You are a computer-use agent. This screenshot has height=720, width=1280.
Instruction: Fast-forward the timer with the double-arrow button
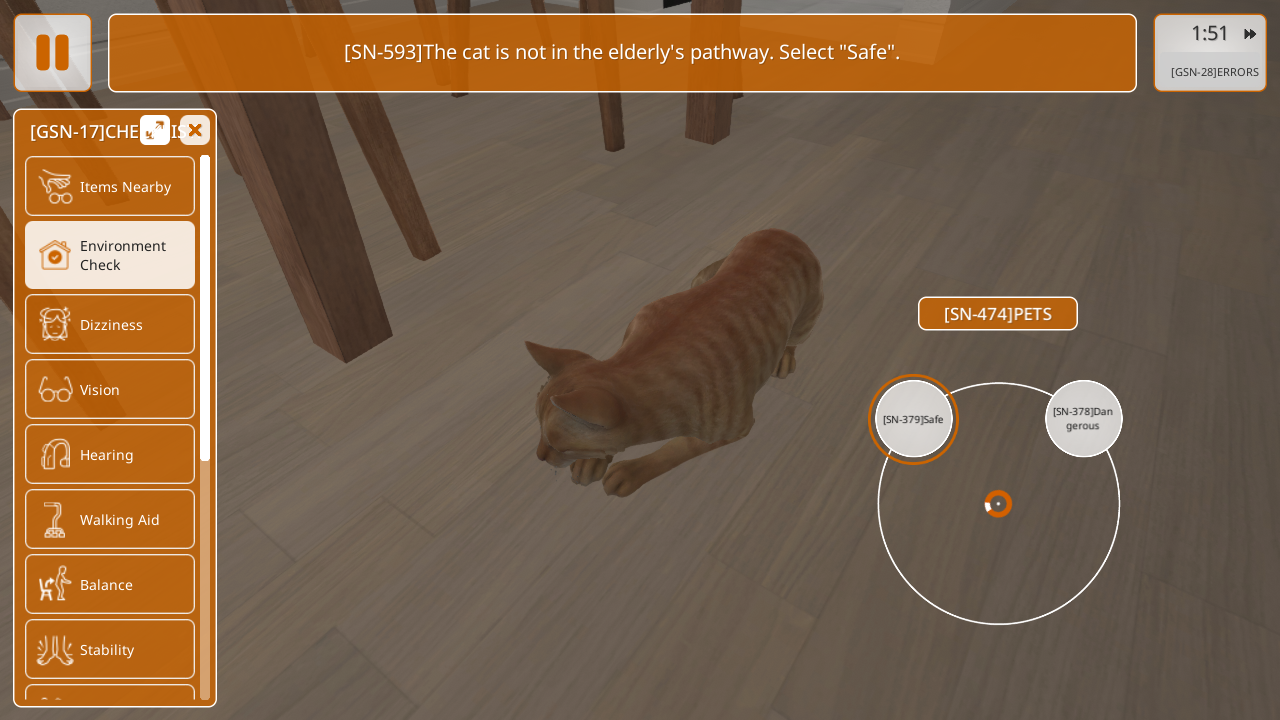(1250, 34)
